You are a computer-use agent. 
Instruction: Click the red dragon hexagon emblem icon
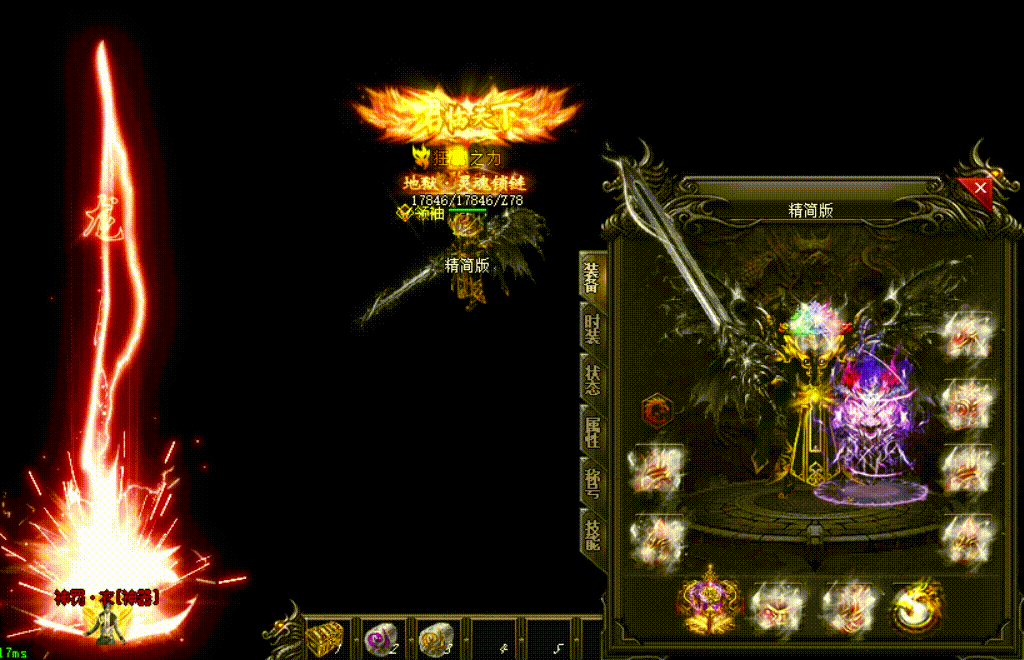click(656, 410)
